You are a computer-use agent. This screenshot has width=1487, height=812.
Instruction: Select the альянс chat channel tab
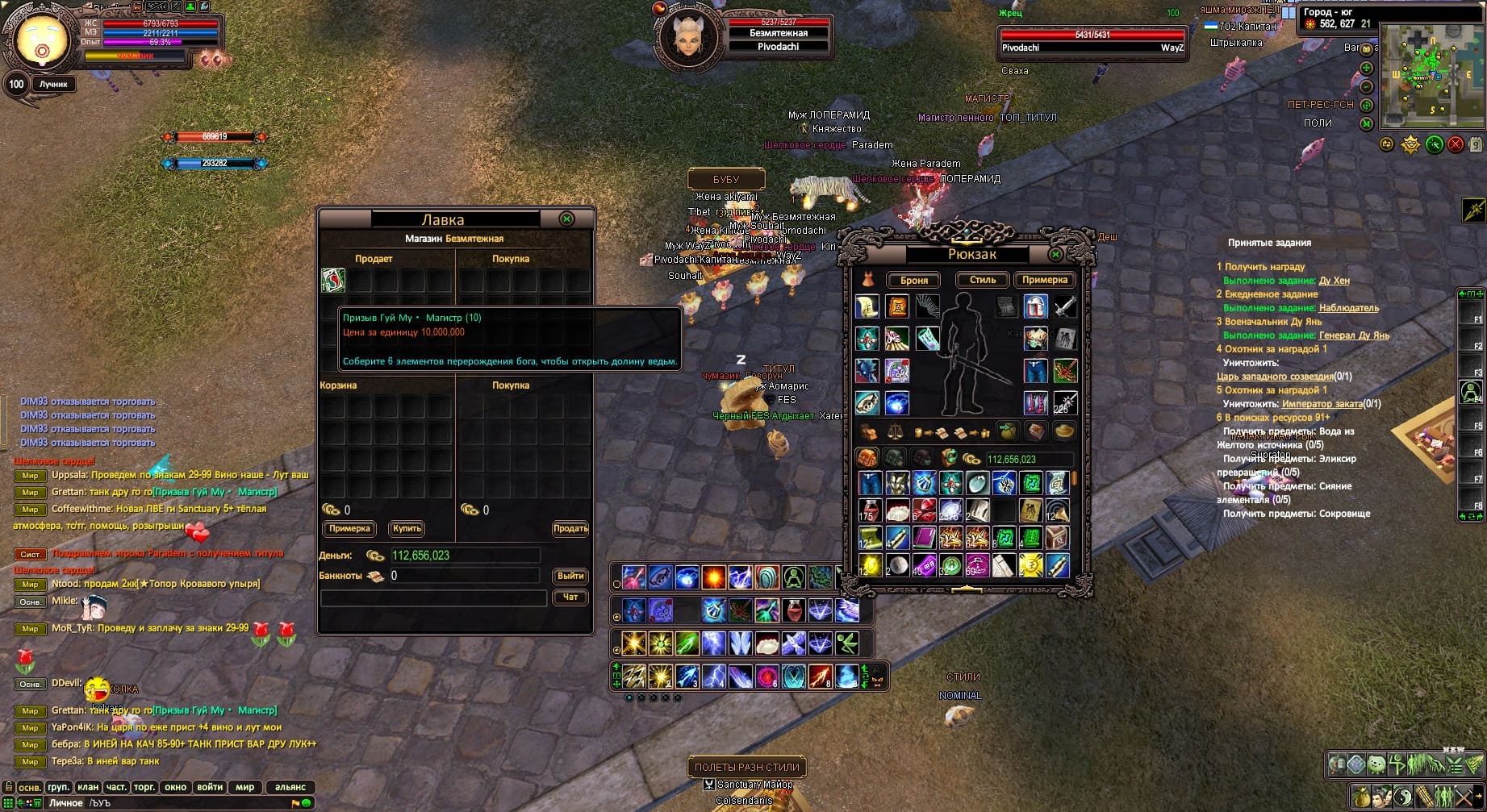tap(290, 787)
